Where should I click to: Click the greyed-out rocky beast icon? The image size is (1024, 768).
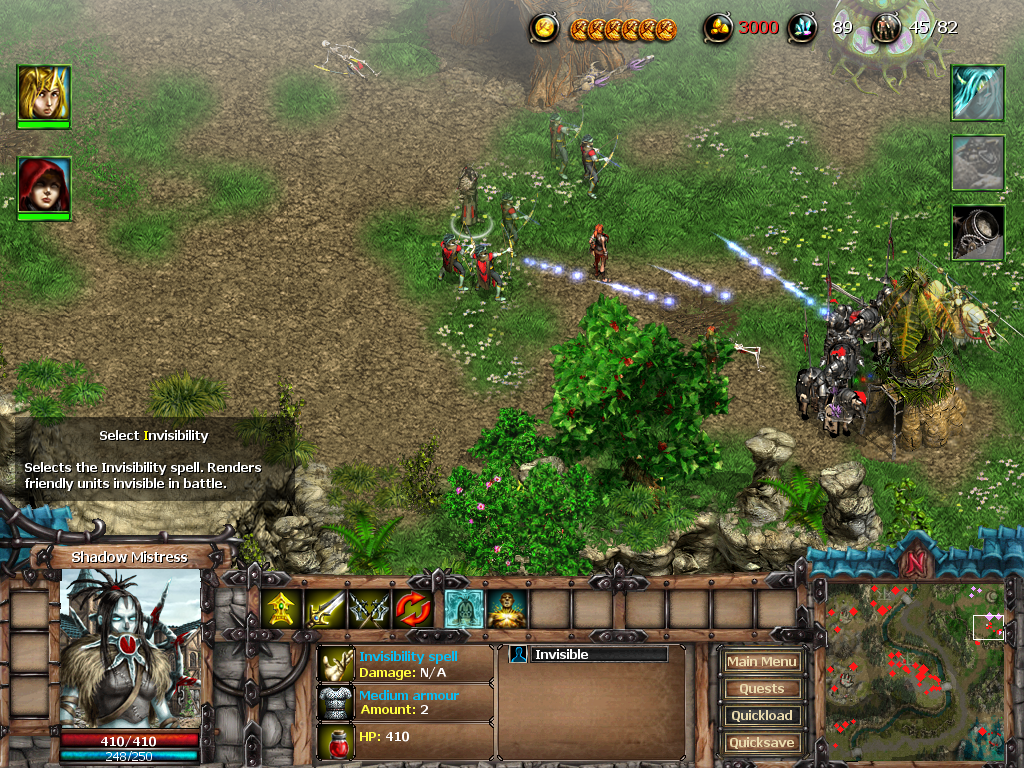(x=977, y=163)
